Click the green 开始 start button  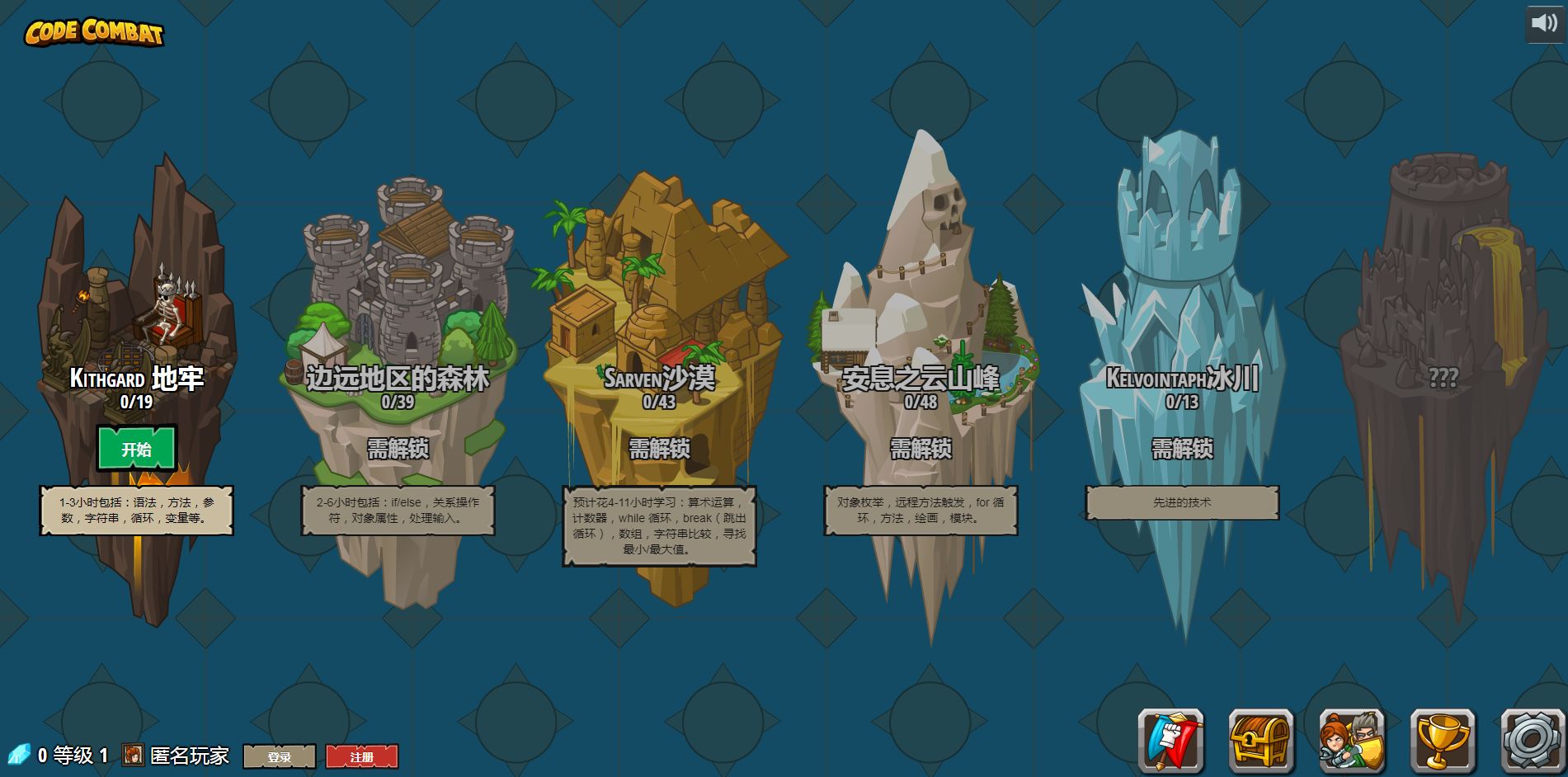pos(137,449)
